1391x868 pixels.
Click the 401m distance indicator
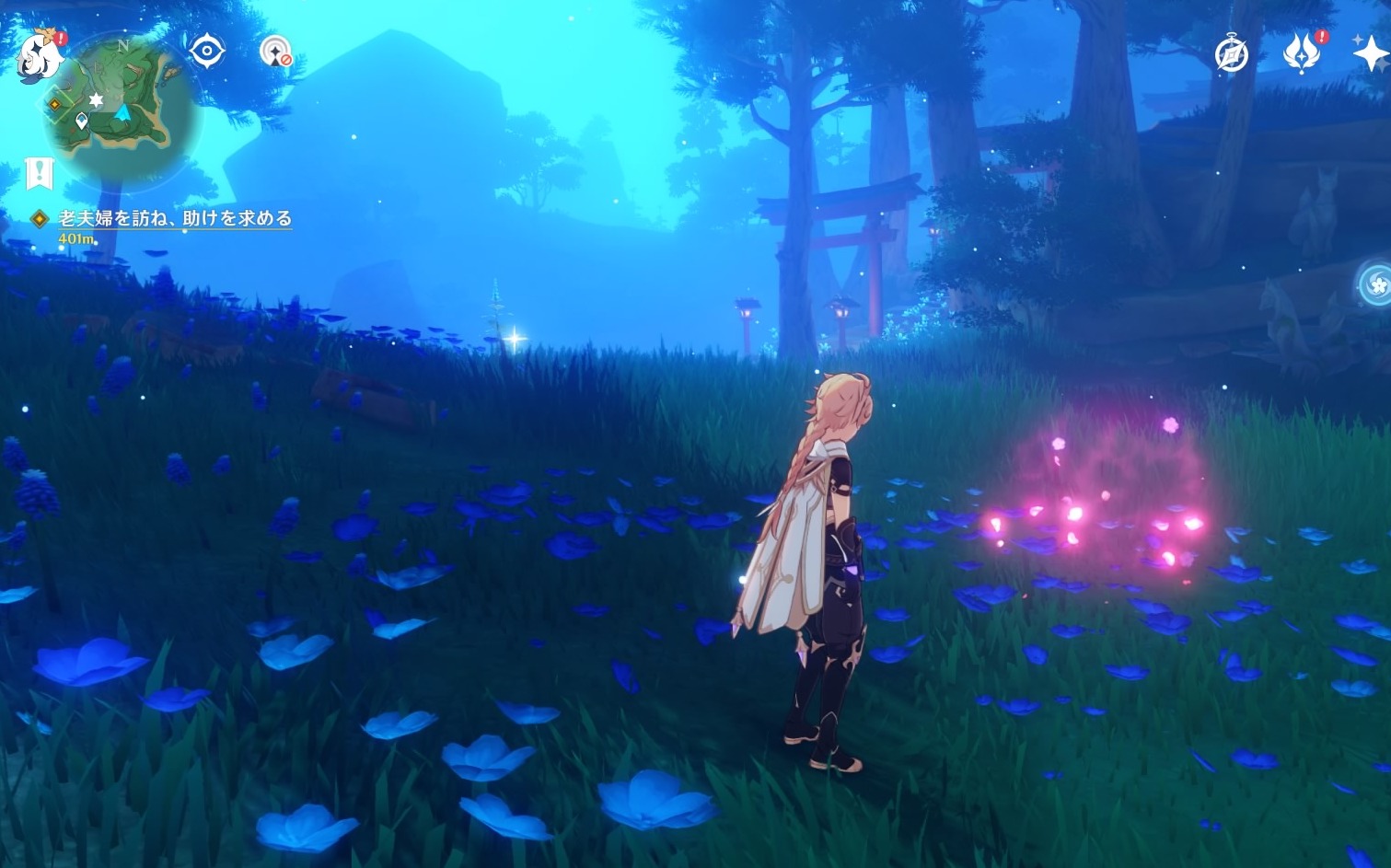[x=74, y=237]
